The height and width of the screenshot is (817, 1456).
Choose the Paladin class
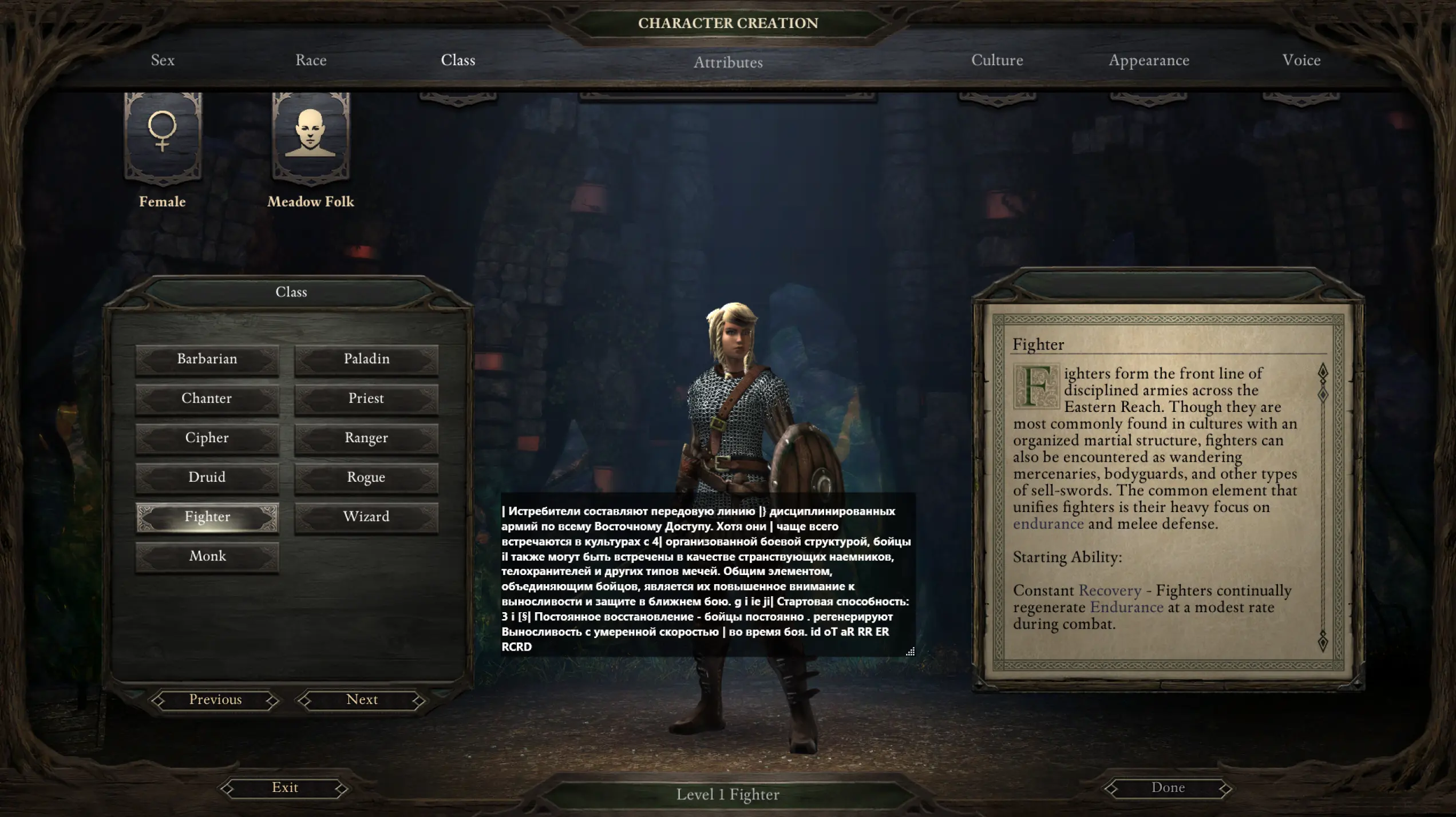click(x=366, y=359)
